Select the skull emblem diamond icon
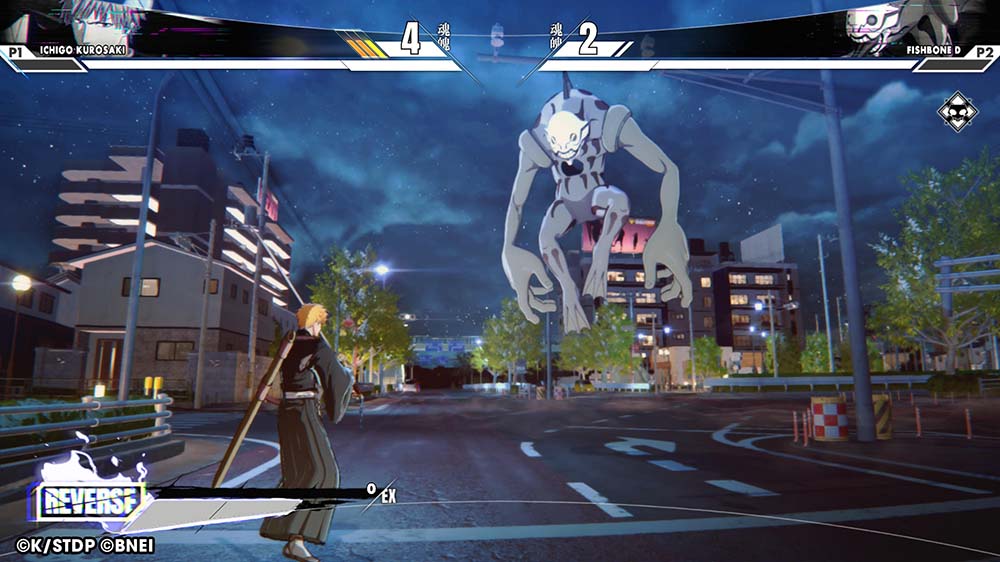 957,111
